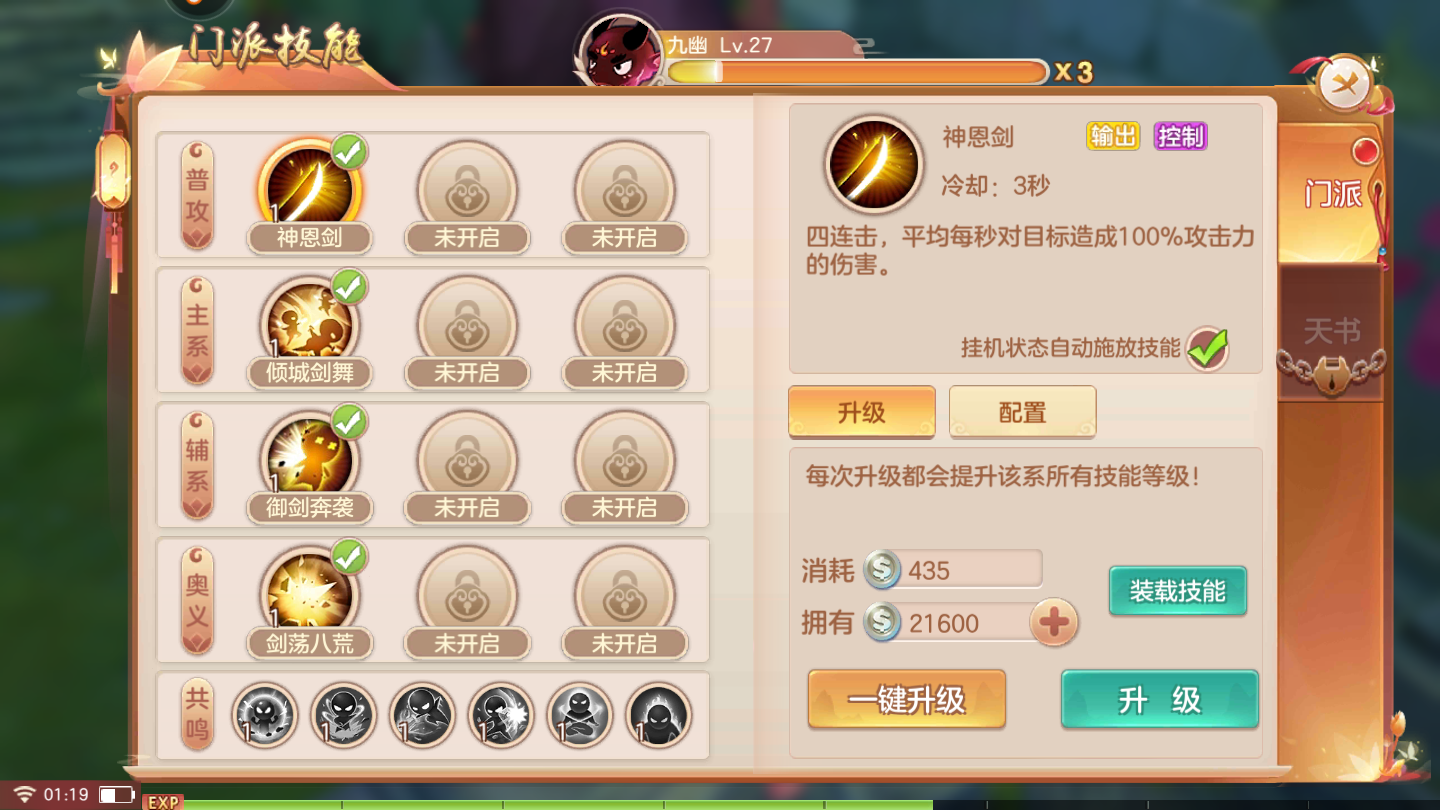Toggle the green checkmark on 神恩剑
1440x810 pixels.
350,150
